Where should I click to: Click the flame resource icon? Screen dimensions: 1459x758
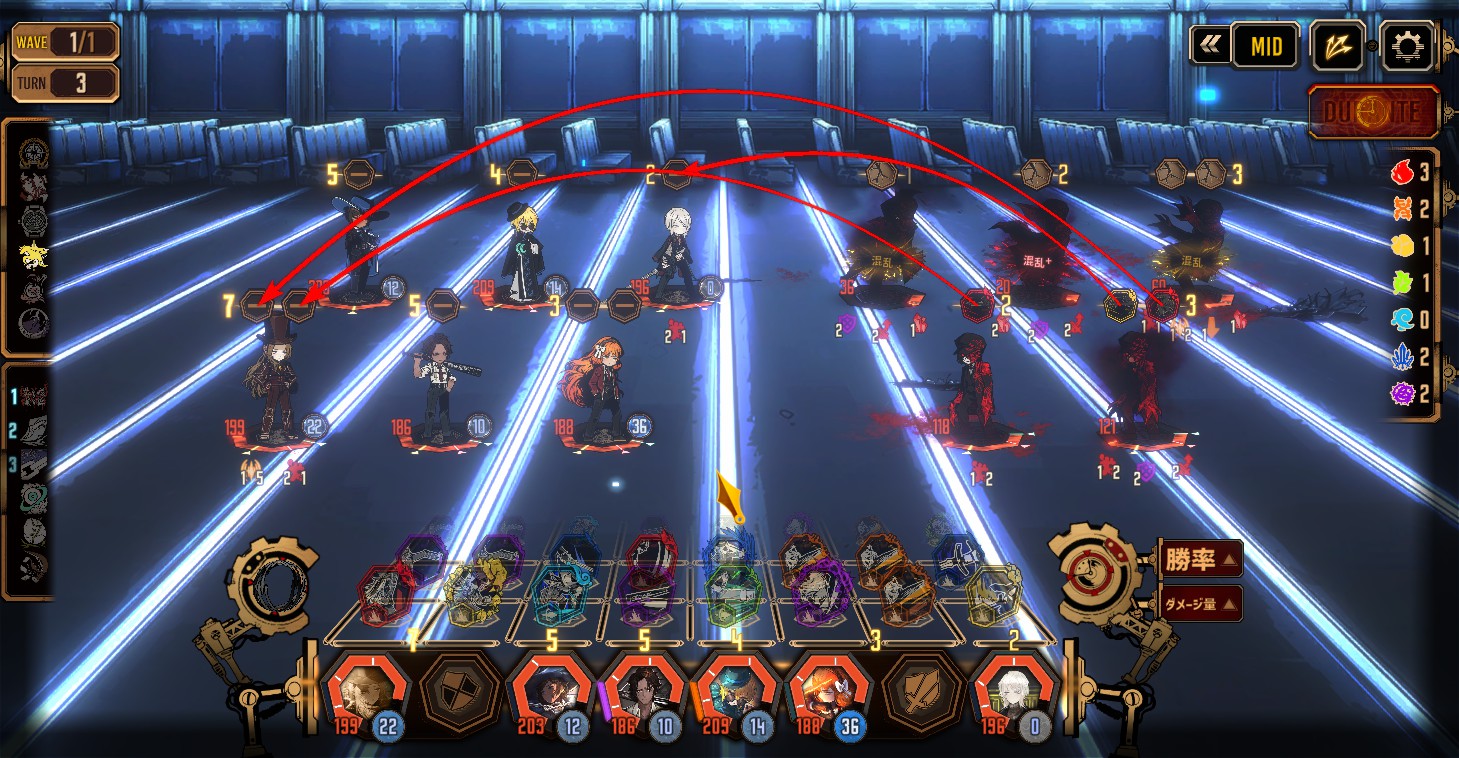click(1403, 173)
